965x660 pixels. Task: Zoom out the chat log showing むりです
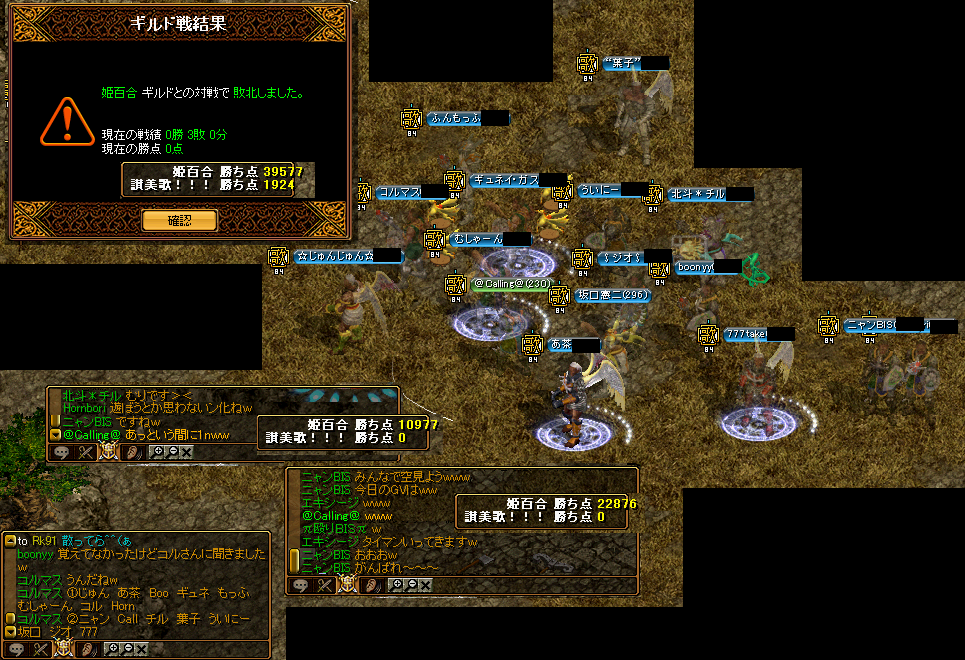[x=171, y=452]
